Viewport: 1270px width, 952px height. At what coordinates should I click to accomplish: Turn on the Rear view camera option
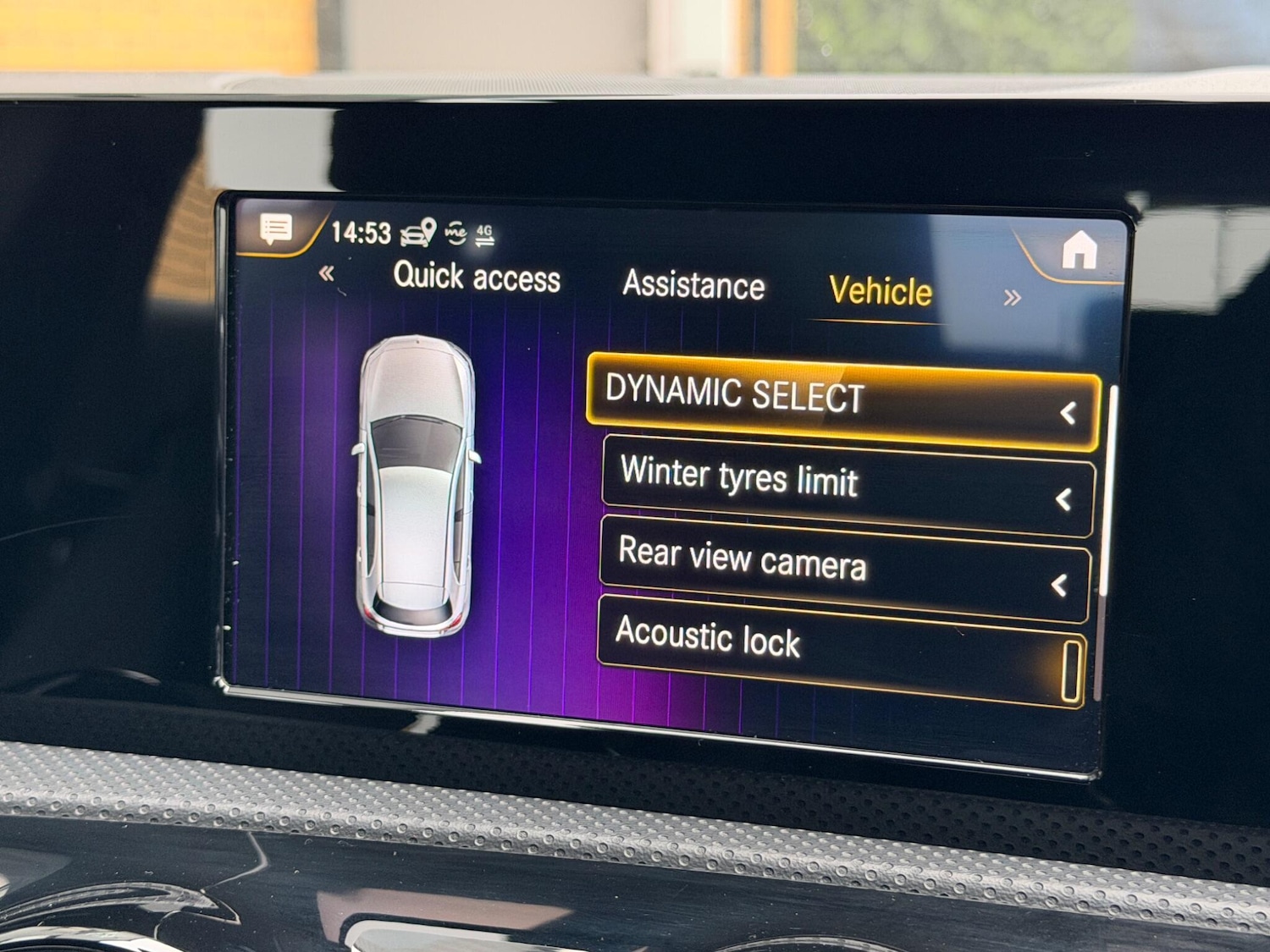(743, 560)
